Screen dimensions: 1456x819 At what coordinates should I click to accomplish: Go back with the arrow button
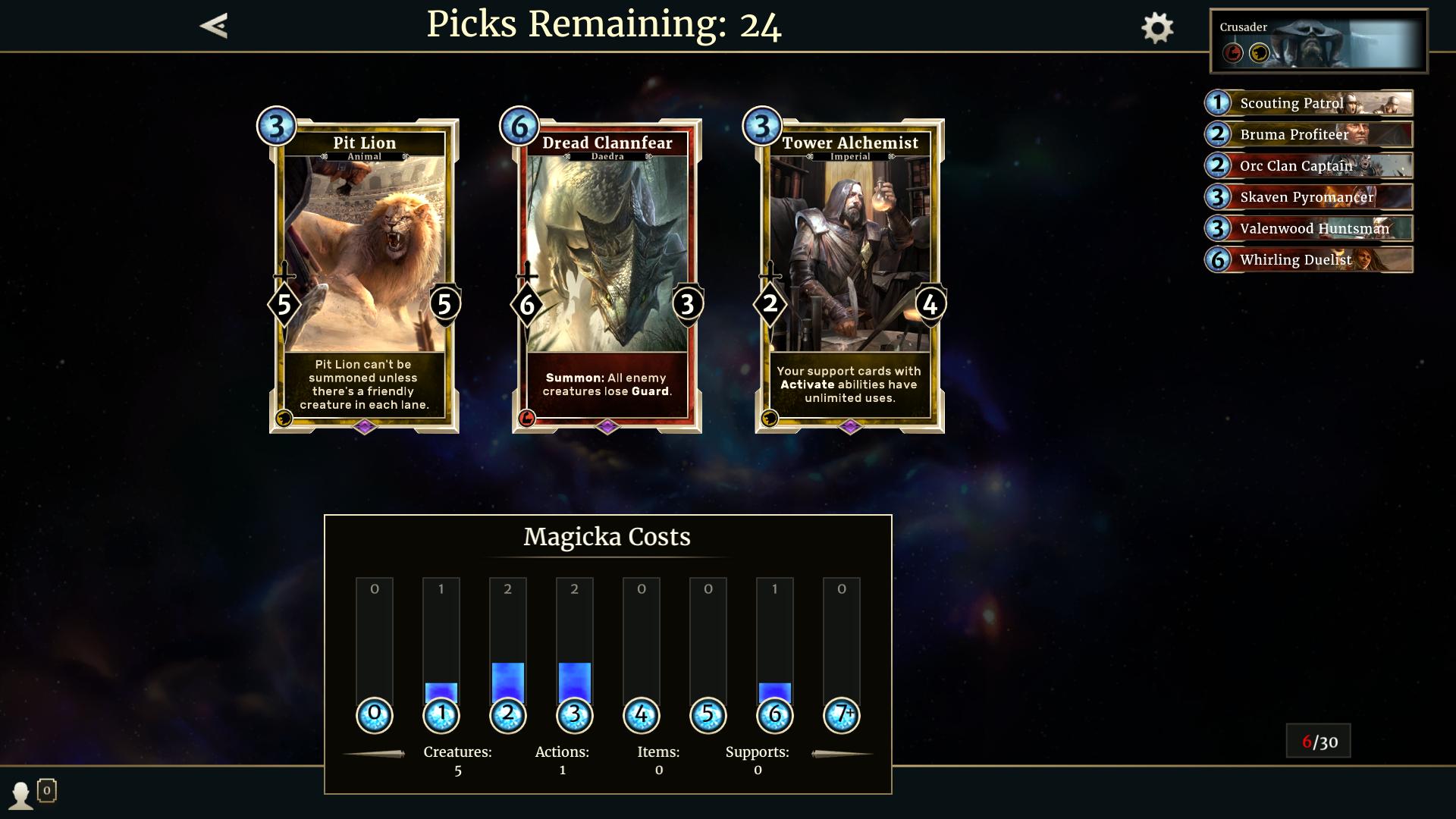tap(214, 26)
